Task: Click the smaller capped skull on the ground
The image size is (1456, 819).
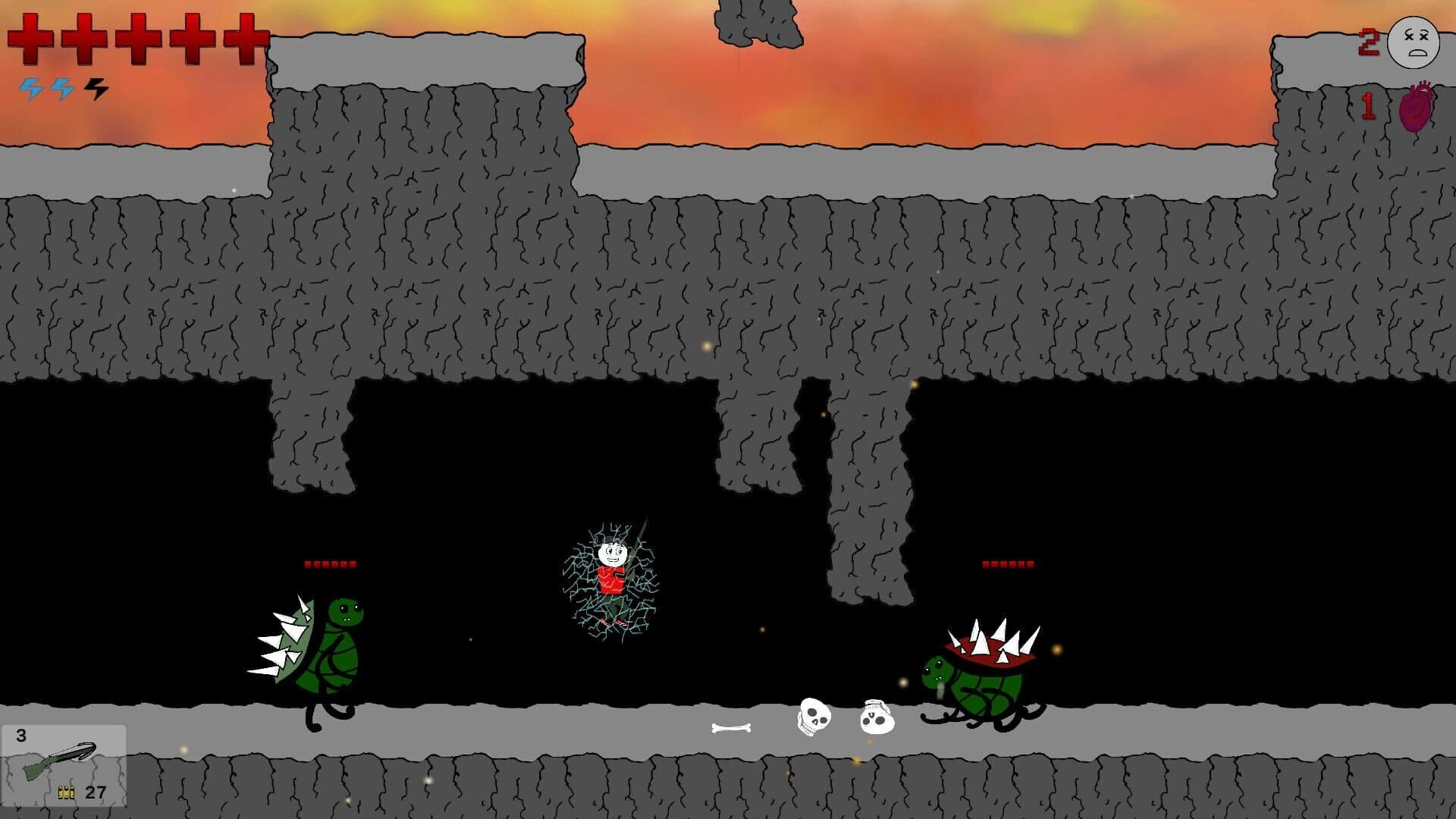Action: 876,720
